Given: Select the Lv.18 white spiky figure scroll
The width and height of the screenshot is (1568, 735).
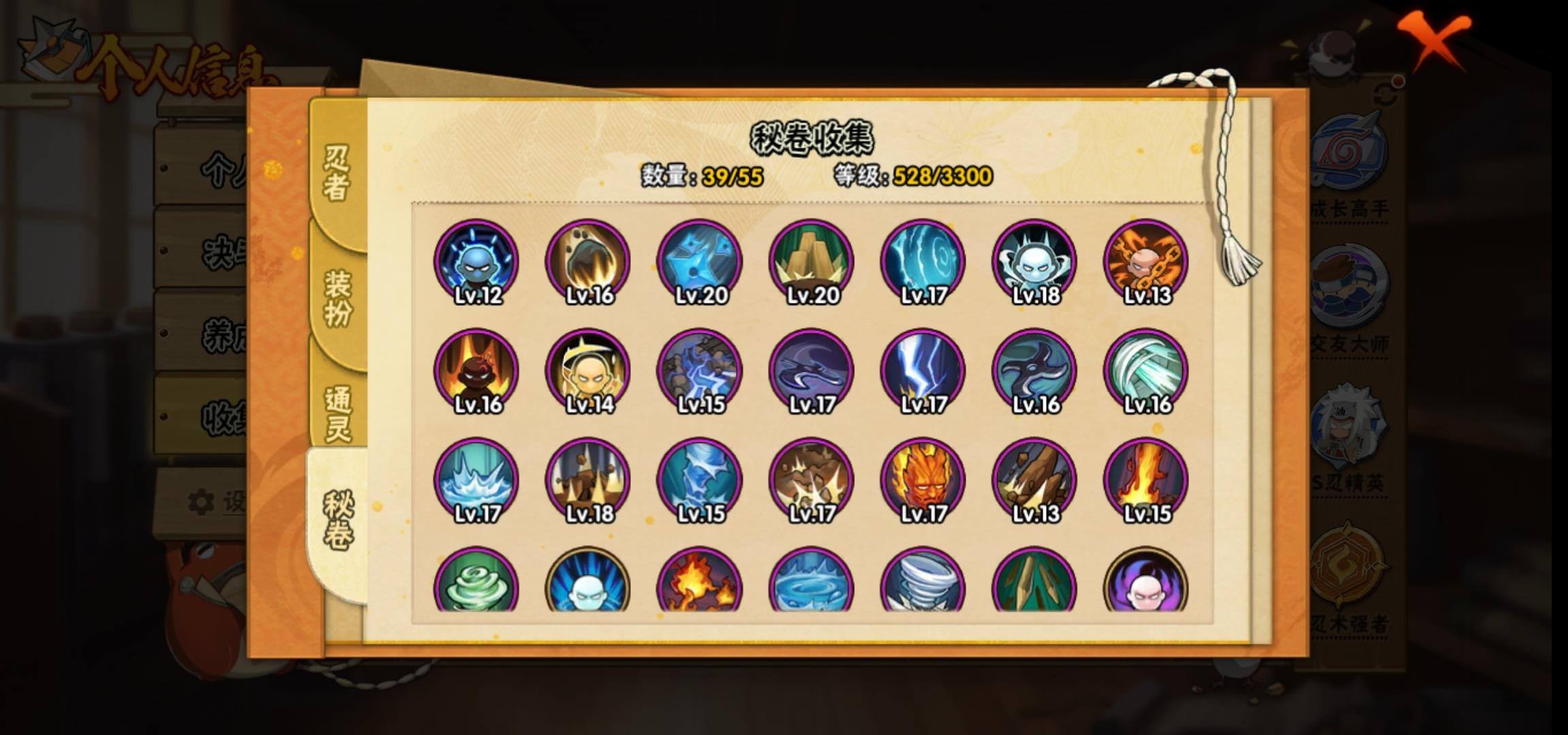Looking at the screenshot, I should point(1034,262).
